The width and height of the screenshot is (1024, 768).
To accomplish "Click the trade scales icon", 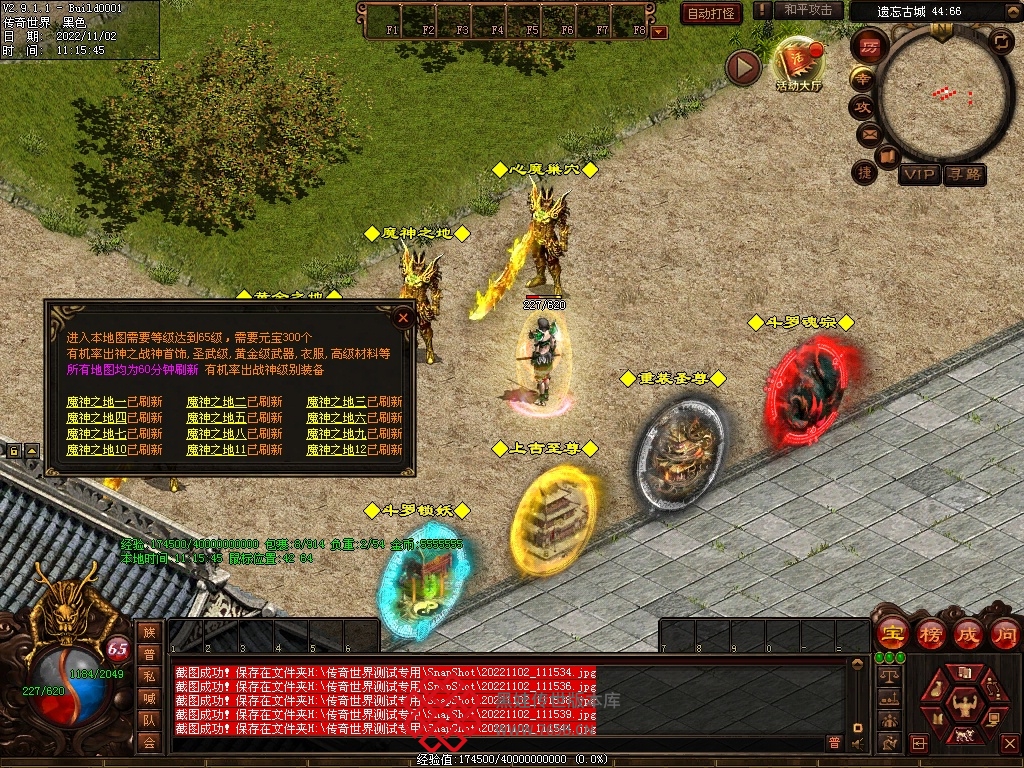I will (888, 677).
